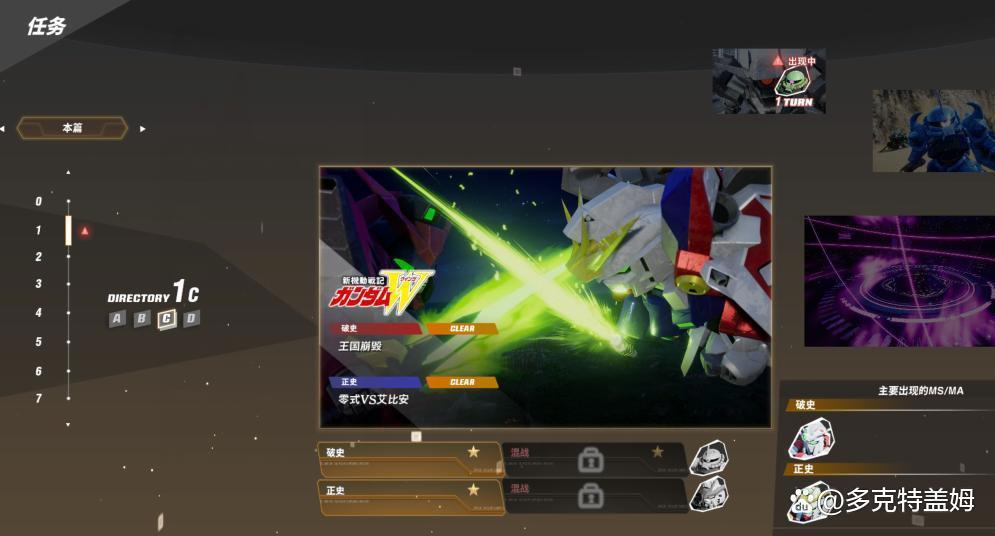Select chapter 4 on the timeline
995x536 pixels.
tap(39, 313)
